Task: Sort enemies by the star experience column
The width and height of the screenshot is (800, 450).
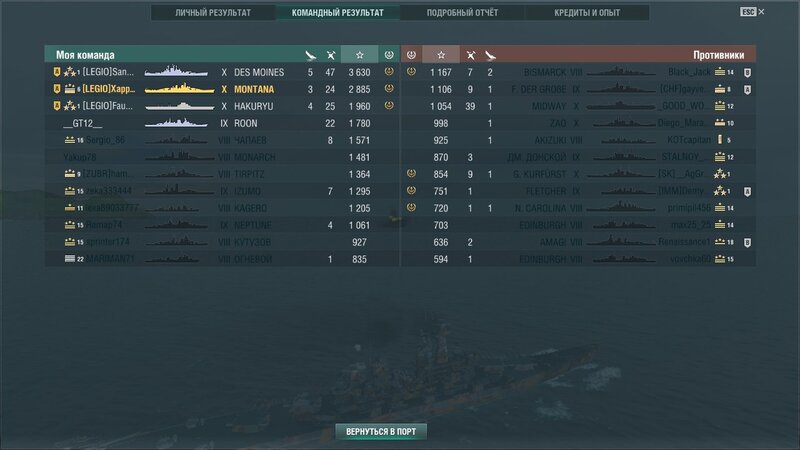Action: (440, 54)
